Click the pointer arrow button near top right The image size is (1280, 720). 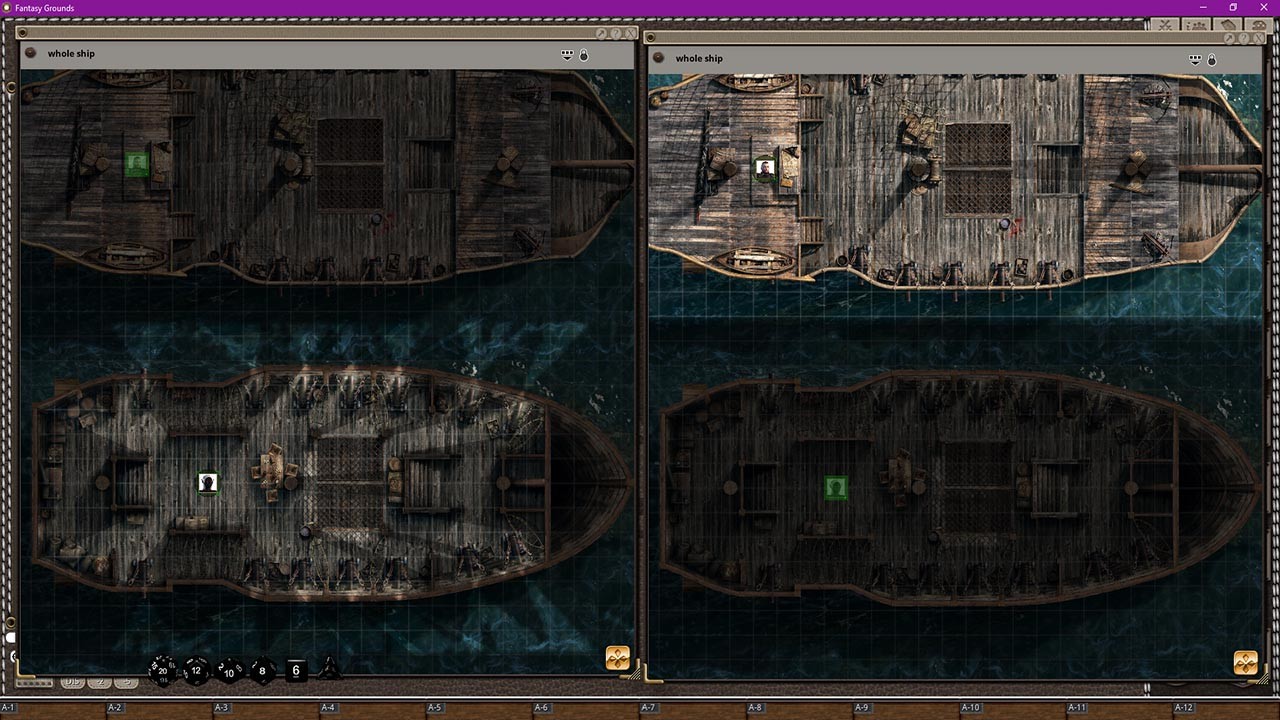[x=1229, y=38]
